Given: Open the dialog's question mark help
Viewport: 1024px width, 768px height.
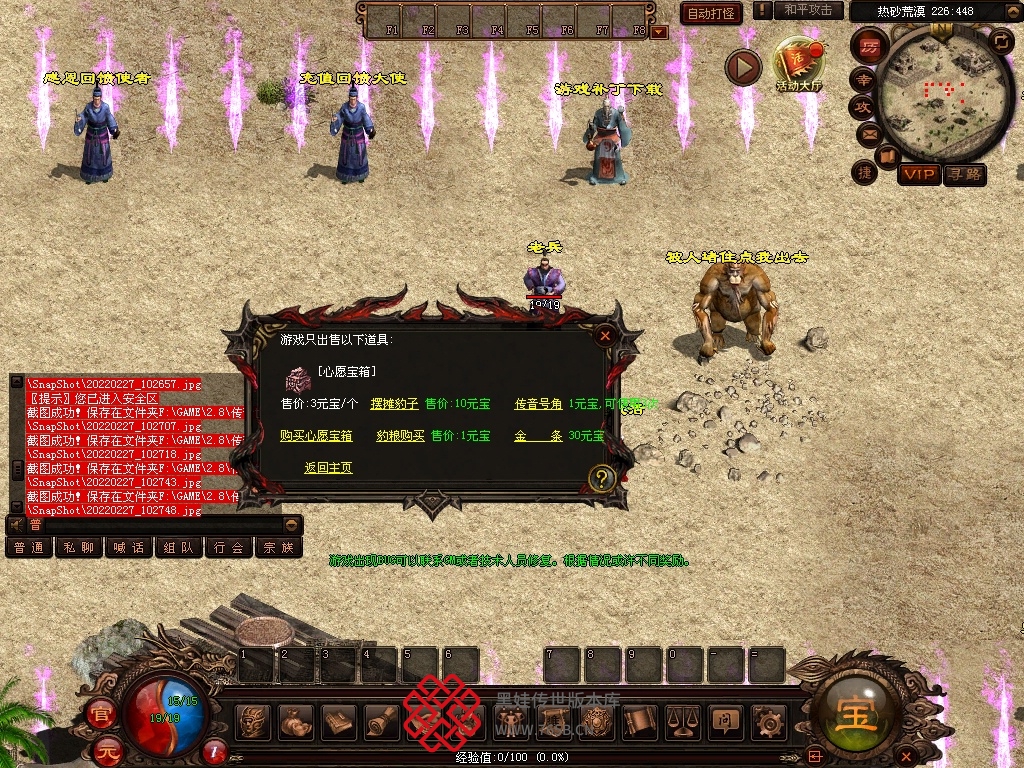Looking at the screenshot, I should [601, 478].
